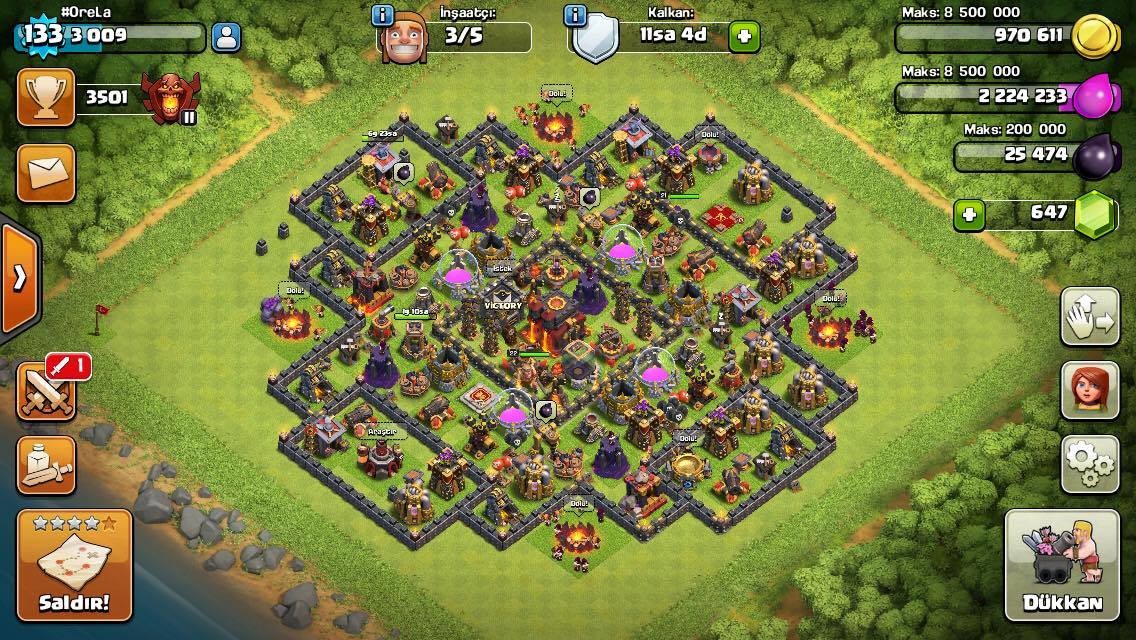This screenshot has height=640, width=1136.
Task: Open the clan war crossed swords button
Action: click(45, 390)
